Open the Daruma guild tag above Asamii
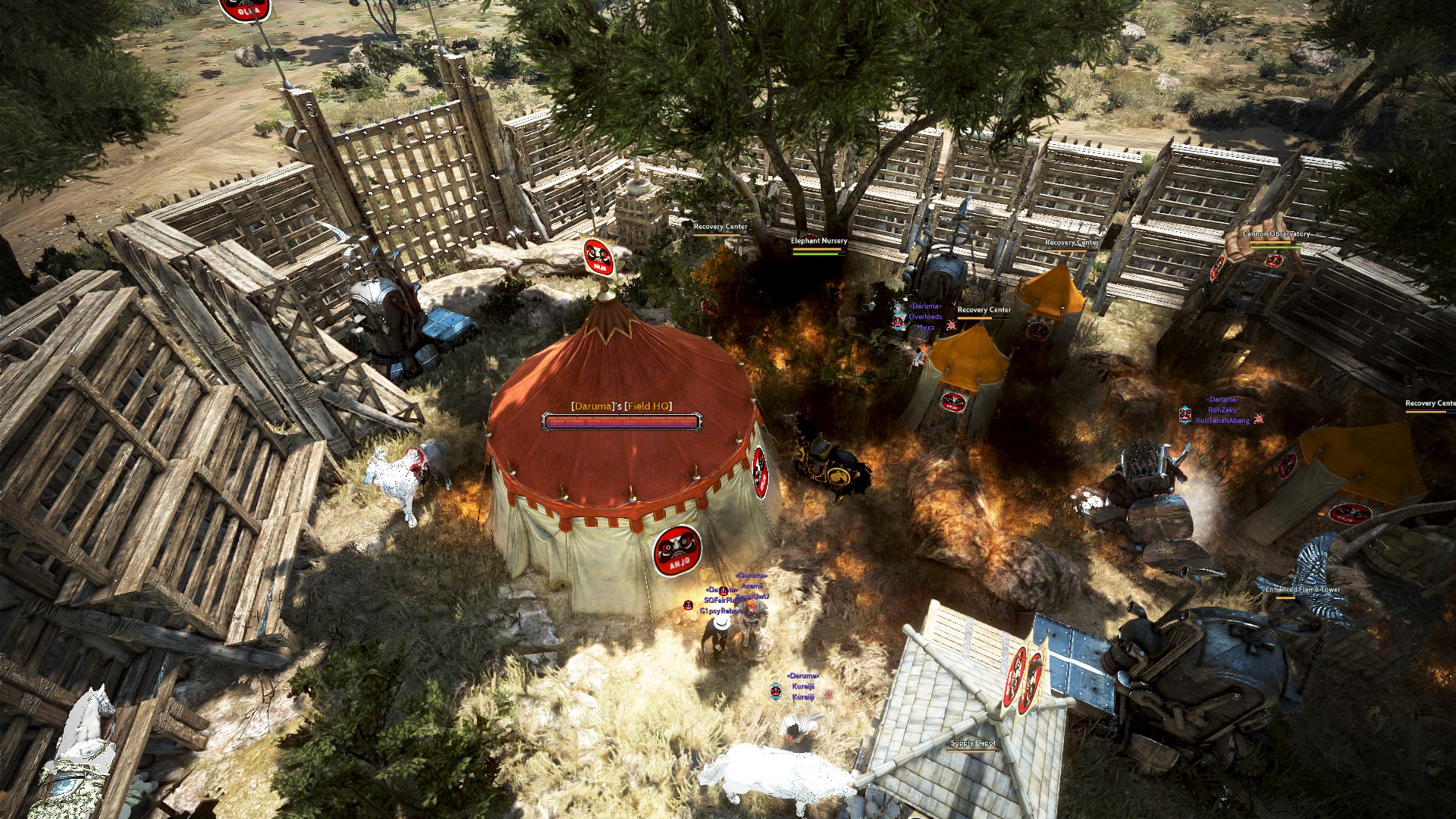Screen dimensions: 1456x819 click(751, 576)
